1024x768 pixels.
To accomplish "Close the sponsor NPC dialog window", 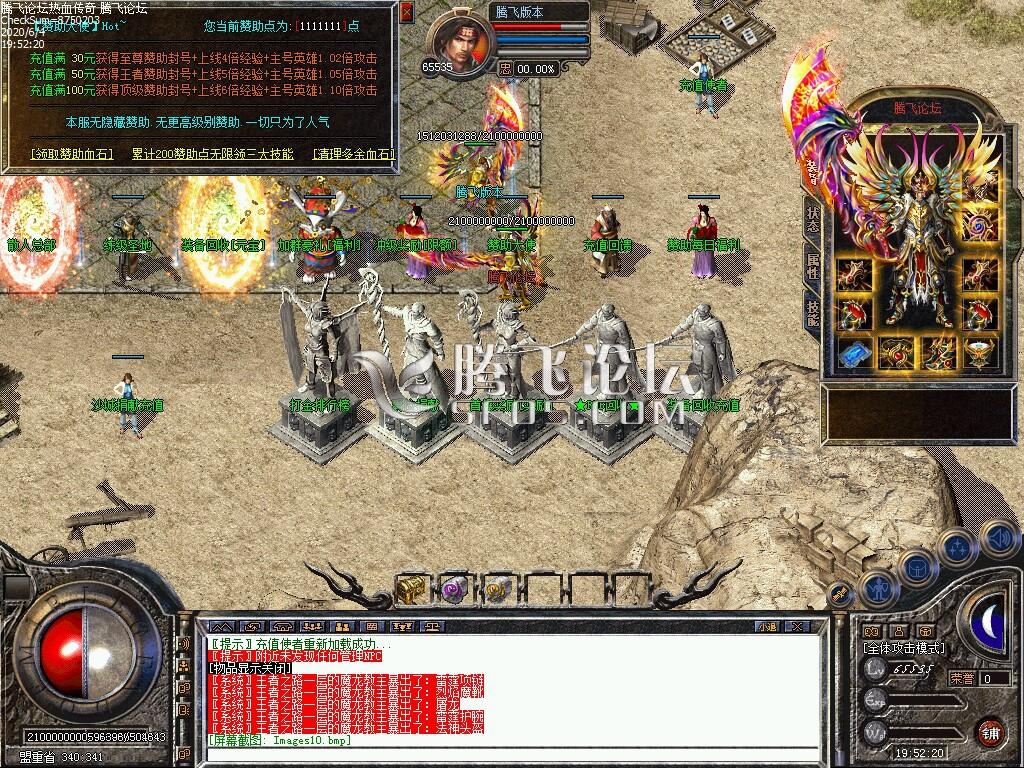I will tap(405, 13).
